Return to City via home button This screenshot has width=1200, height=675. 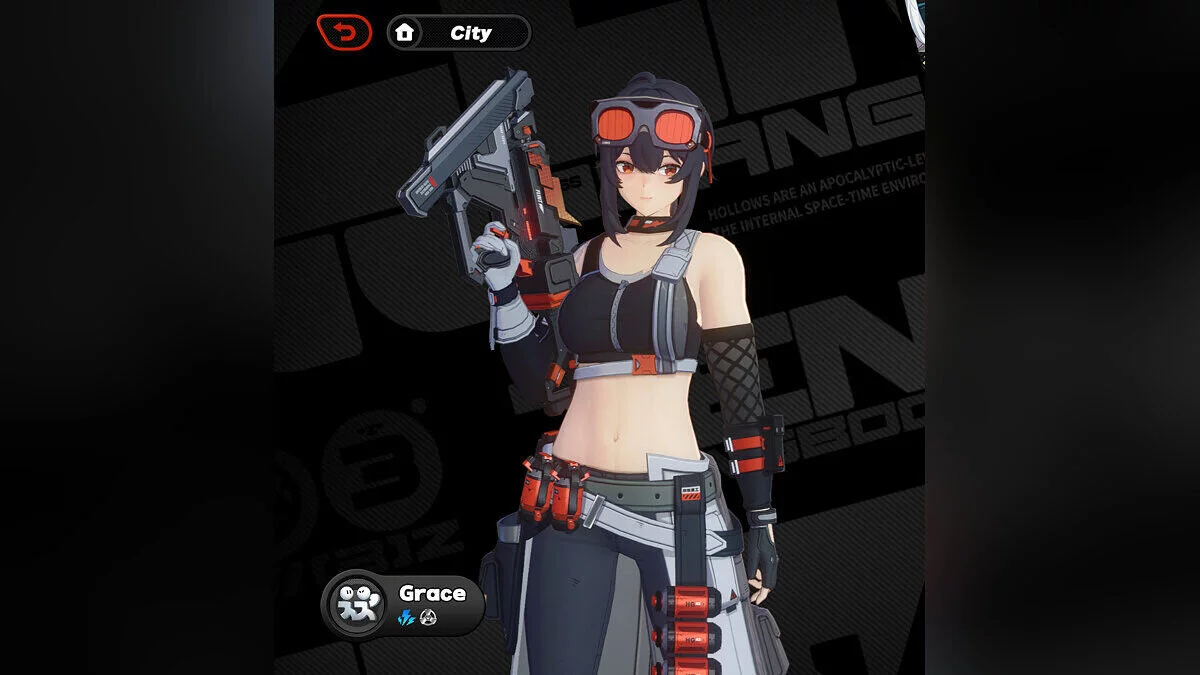[458, 33]
